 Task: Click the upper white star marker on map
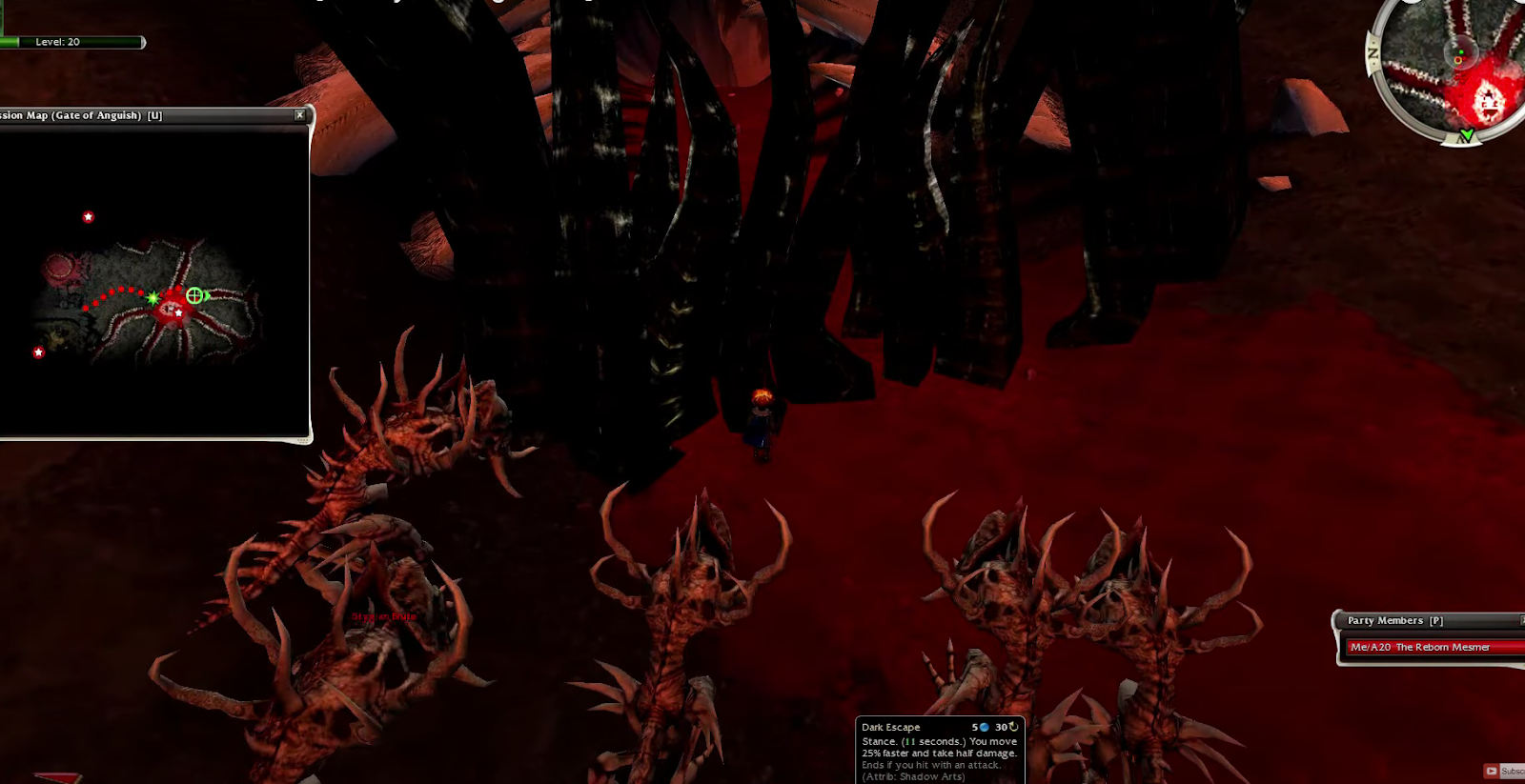pyautogui.click(x=89, y=216)
